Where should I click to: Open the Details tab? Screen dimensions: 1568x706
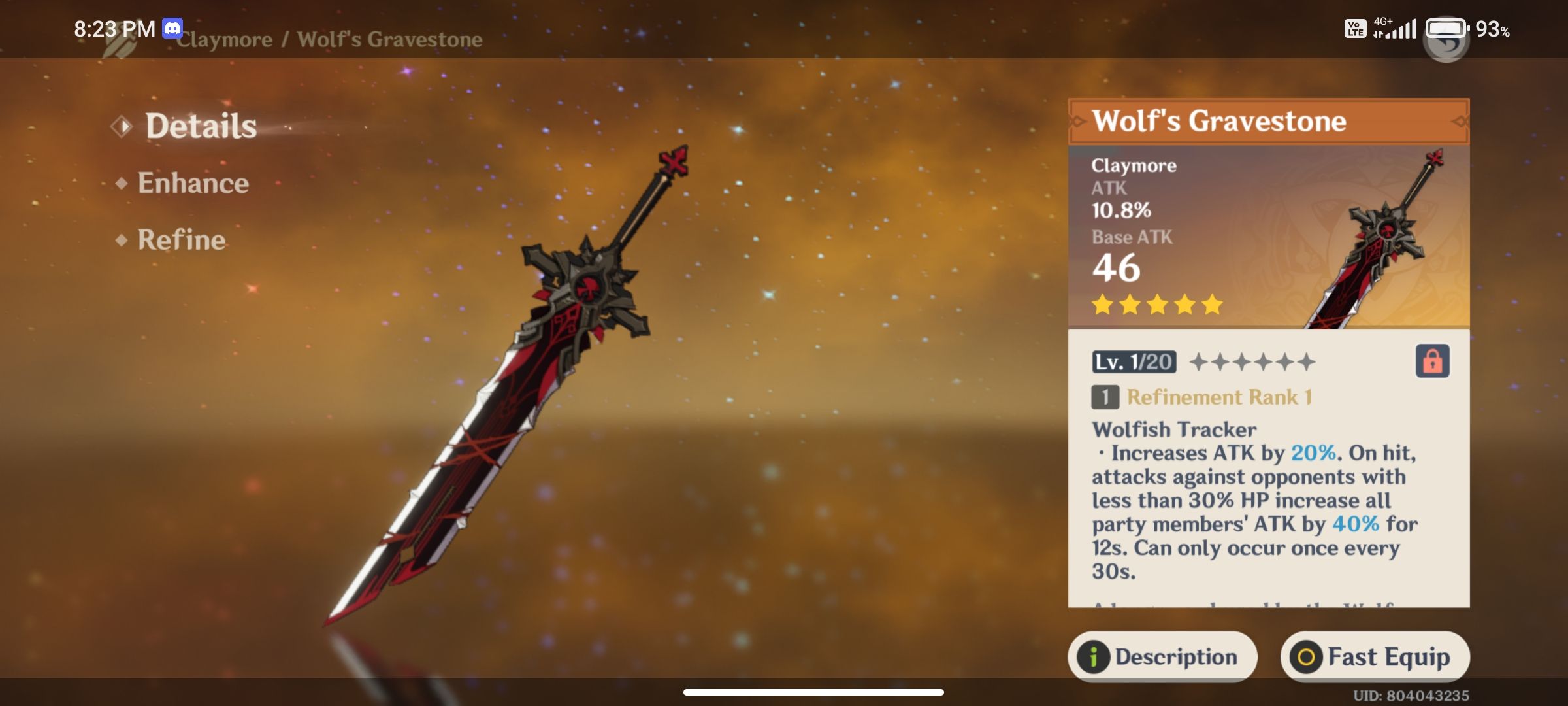[201, 126]
